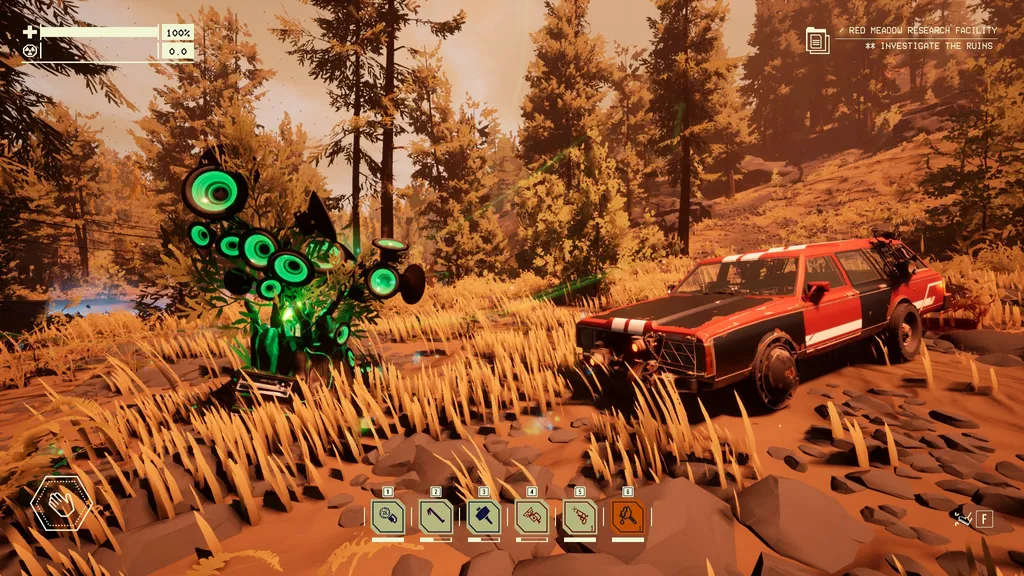Viewport: 1024px width, 576px height.
Task: Pick the flare item in slot 5
Action: [580, 517]
